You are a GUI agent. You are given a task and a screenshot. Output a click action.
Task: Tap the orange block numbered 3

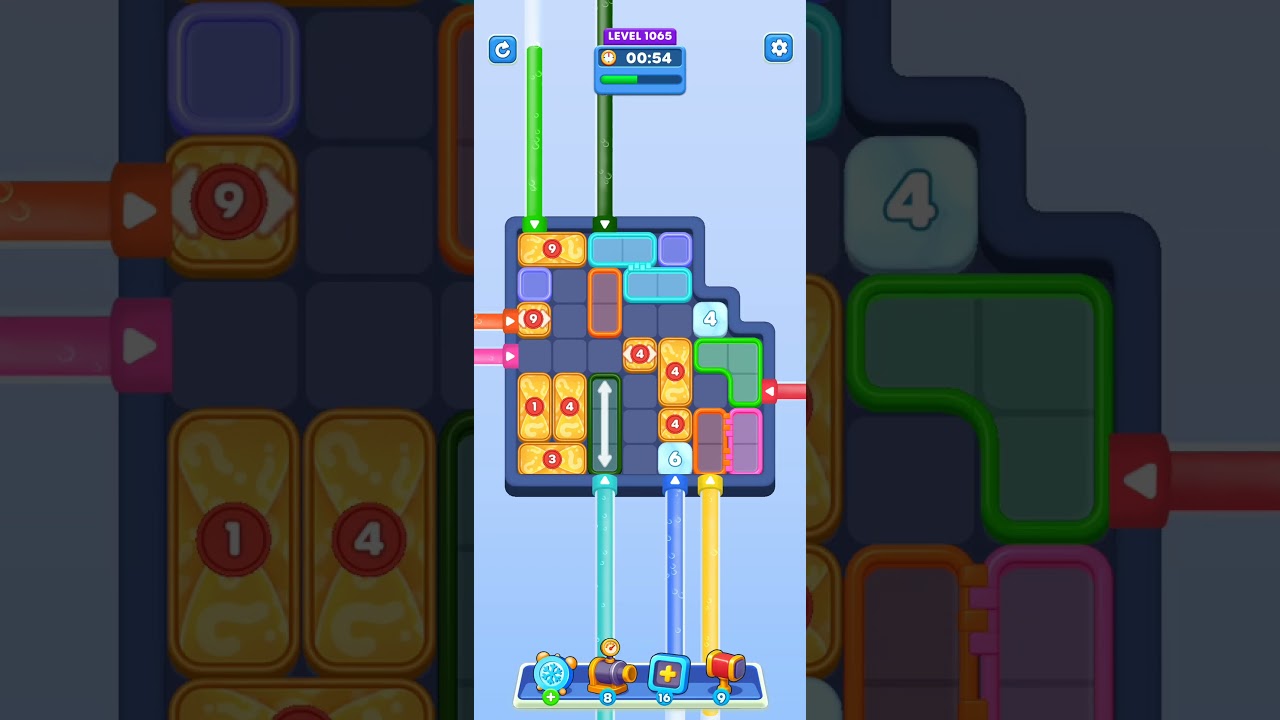551,459
